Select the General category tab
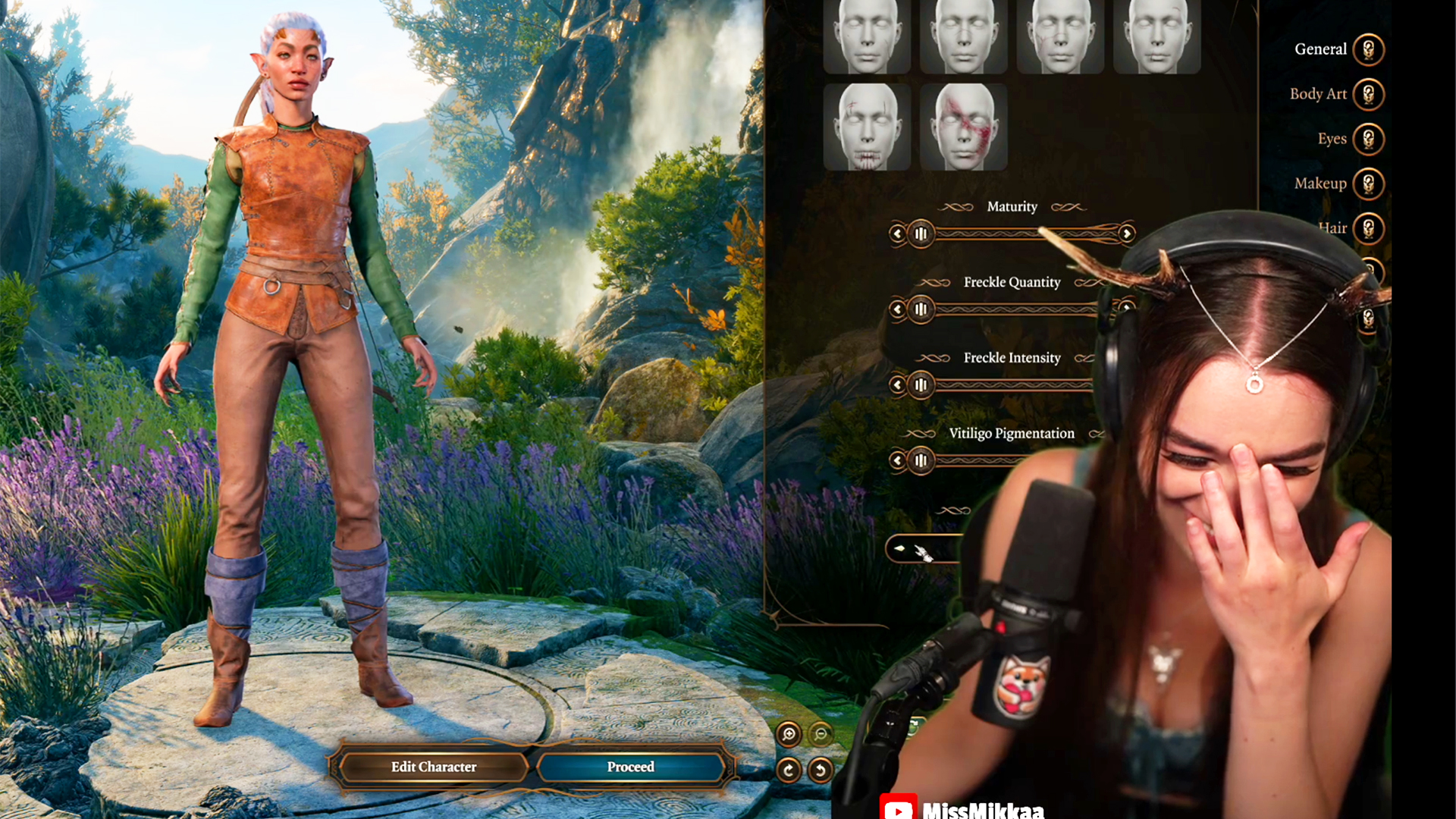The height and width of the screenshot is (819, 1456). point(1367,49)
